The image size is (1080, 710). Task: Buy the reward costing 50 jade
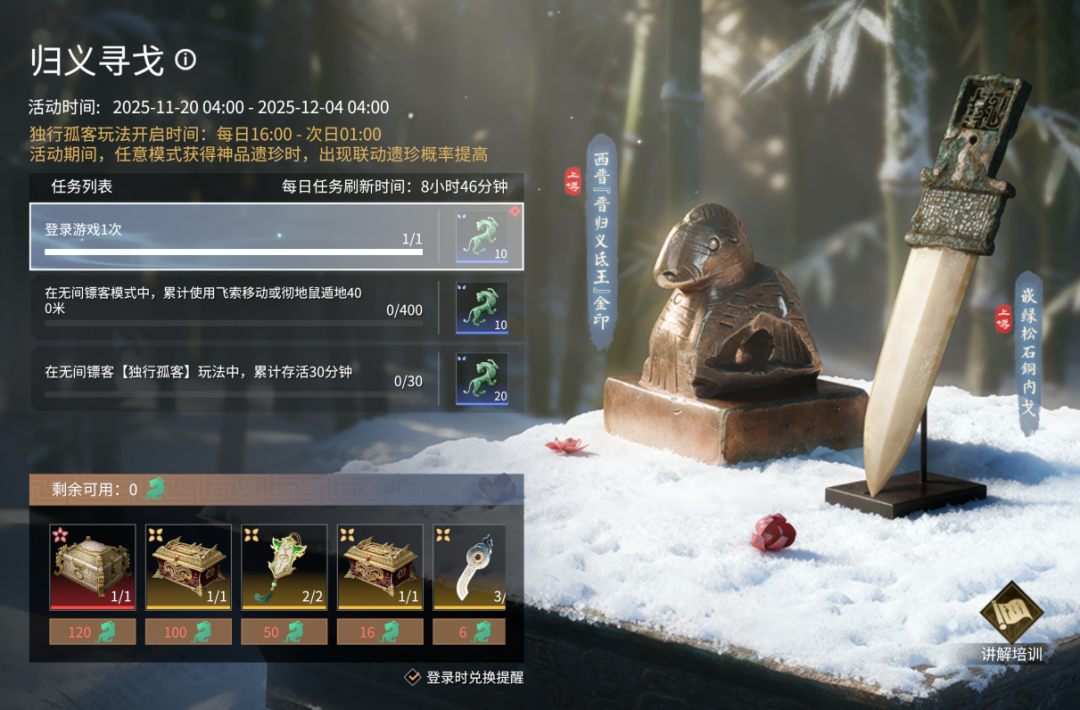pos(284,631)
